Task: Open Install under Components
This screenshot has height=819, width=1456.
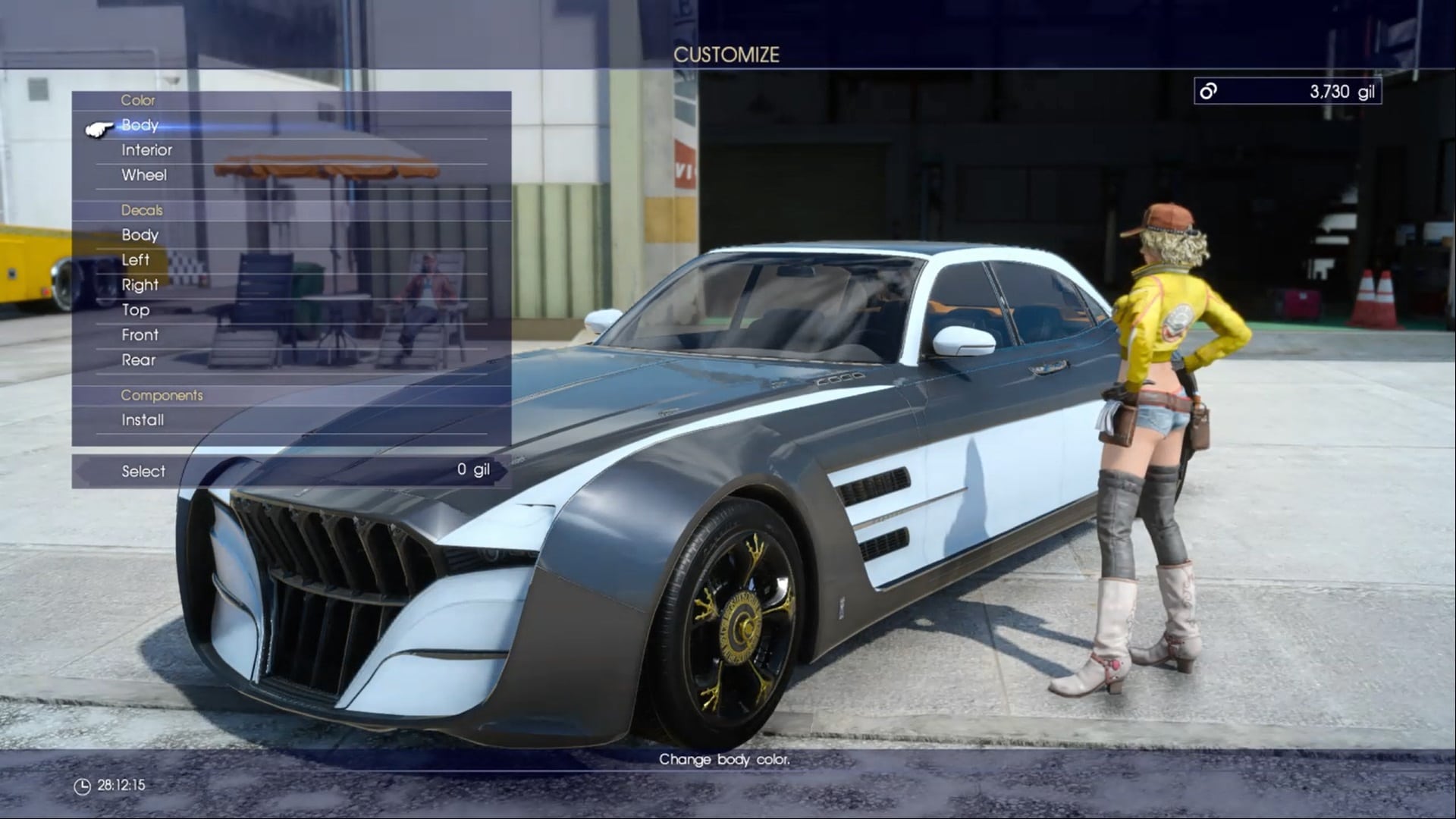Action: [x=143, y=419]
